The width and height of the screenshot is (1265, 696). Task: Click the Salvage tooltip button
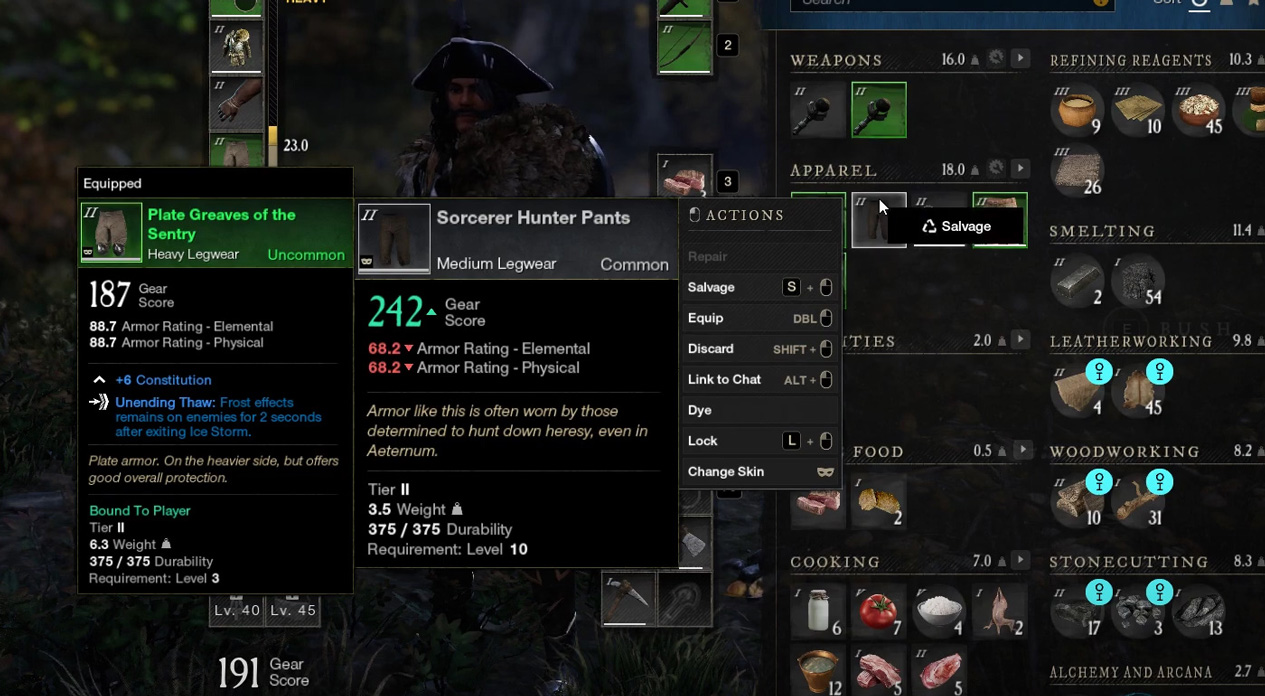(x=956, y=227)
